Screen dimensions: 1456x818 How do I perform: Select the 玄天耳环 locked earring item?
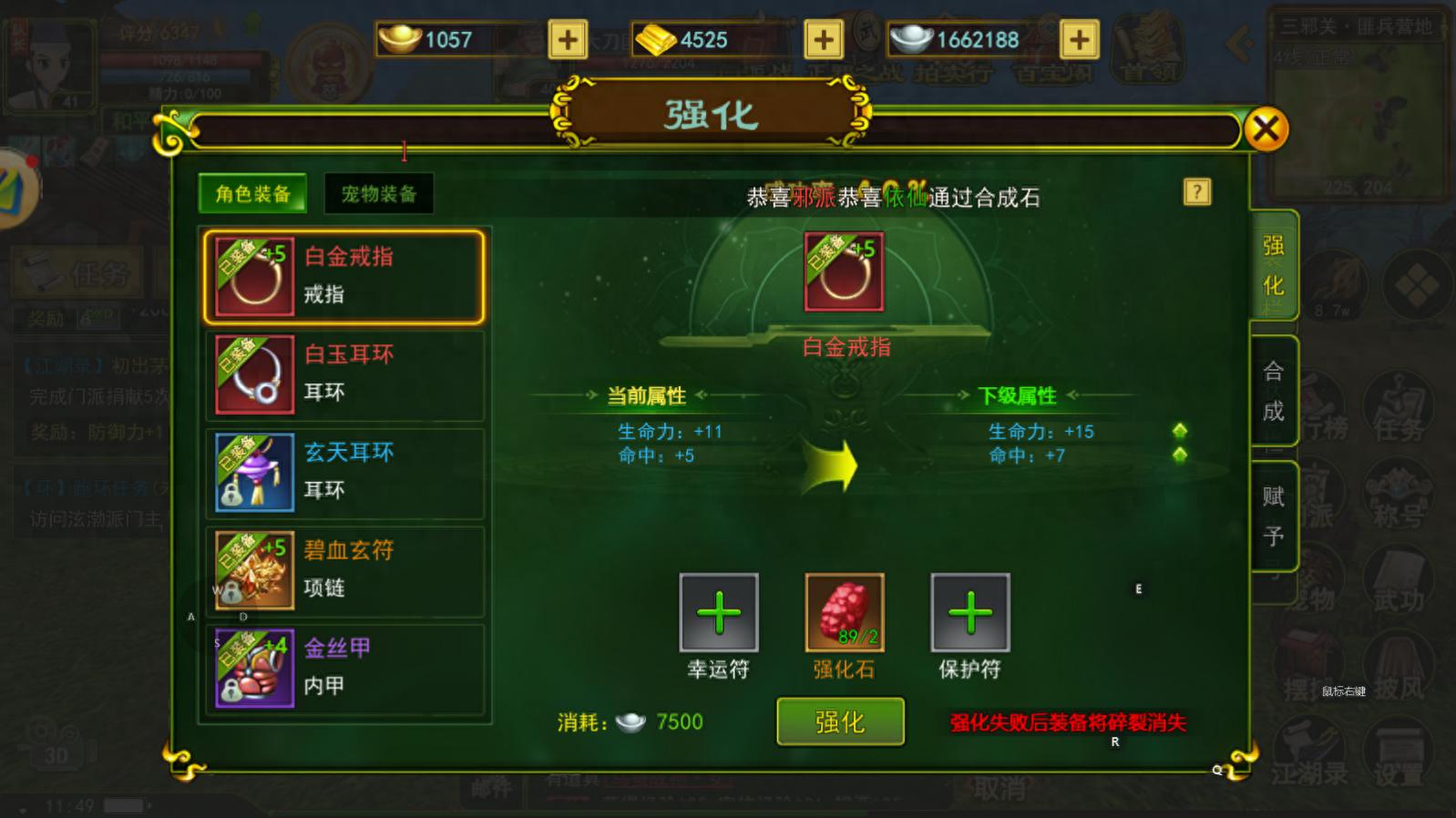[344, 471]
